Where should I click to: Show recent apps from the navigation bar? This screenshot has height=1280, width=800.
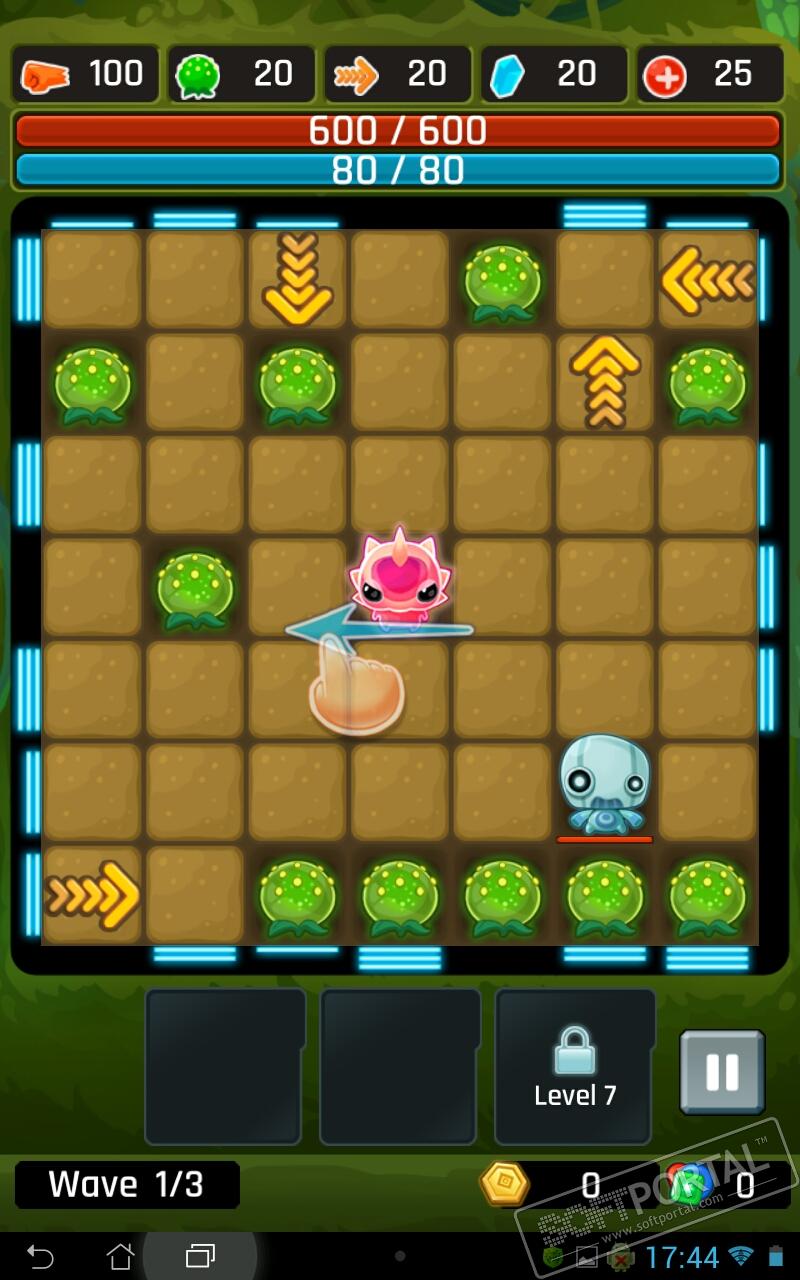pyautogui.click(x=200, y=1255)
